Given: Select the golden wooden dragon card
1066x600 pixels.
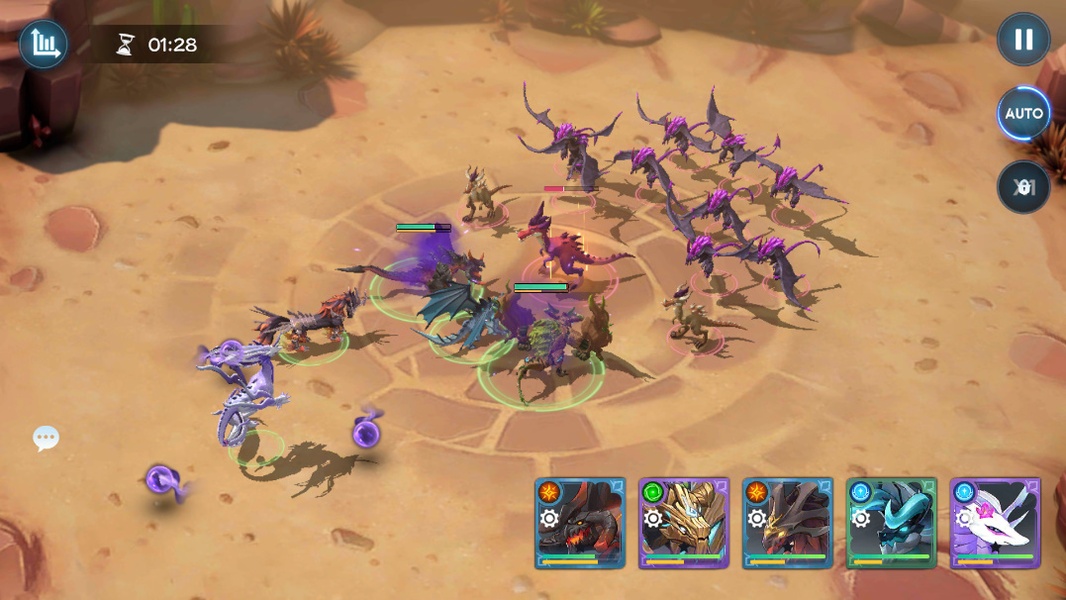Looking at the screenshot, I should [684, 523].
